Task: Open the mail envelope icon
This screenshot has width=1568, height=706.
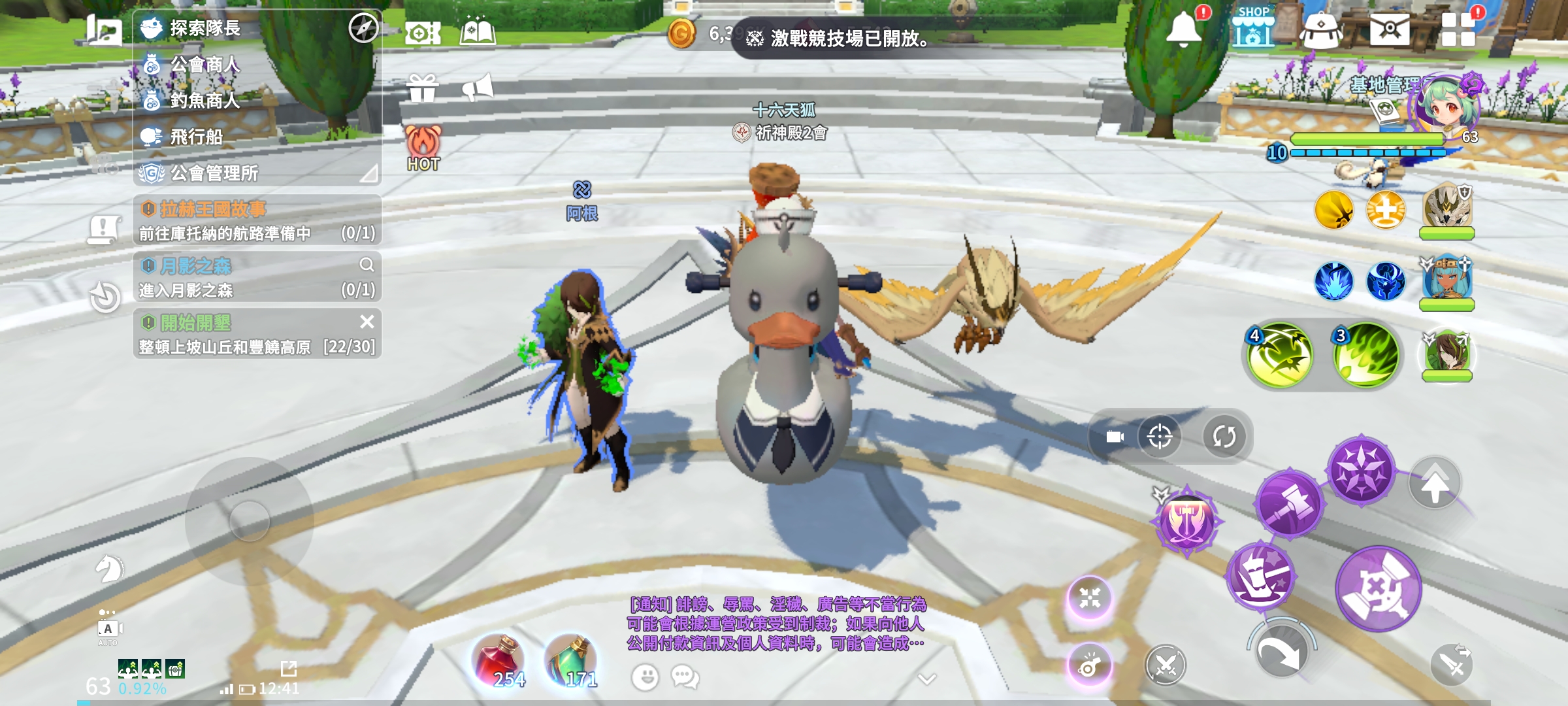Action: point(1389,29)
